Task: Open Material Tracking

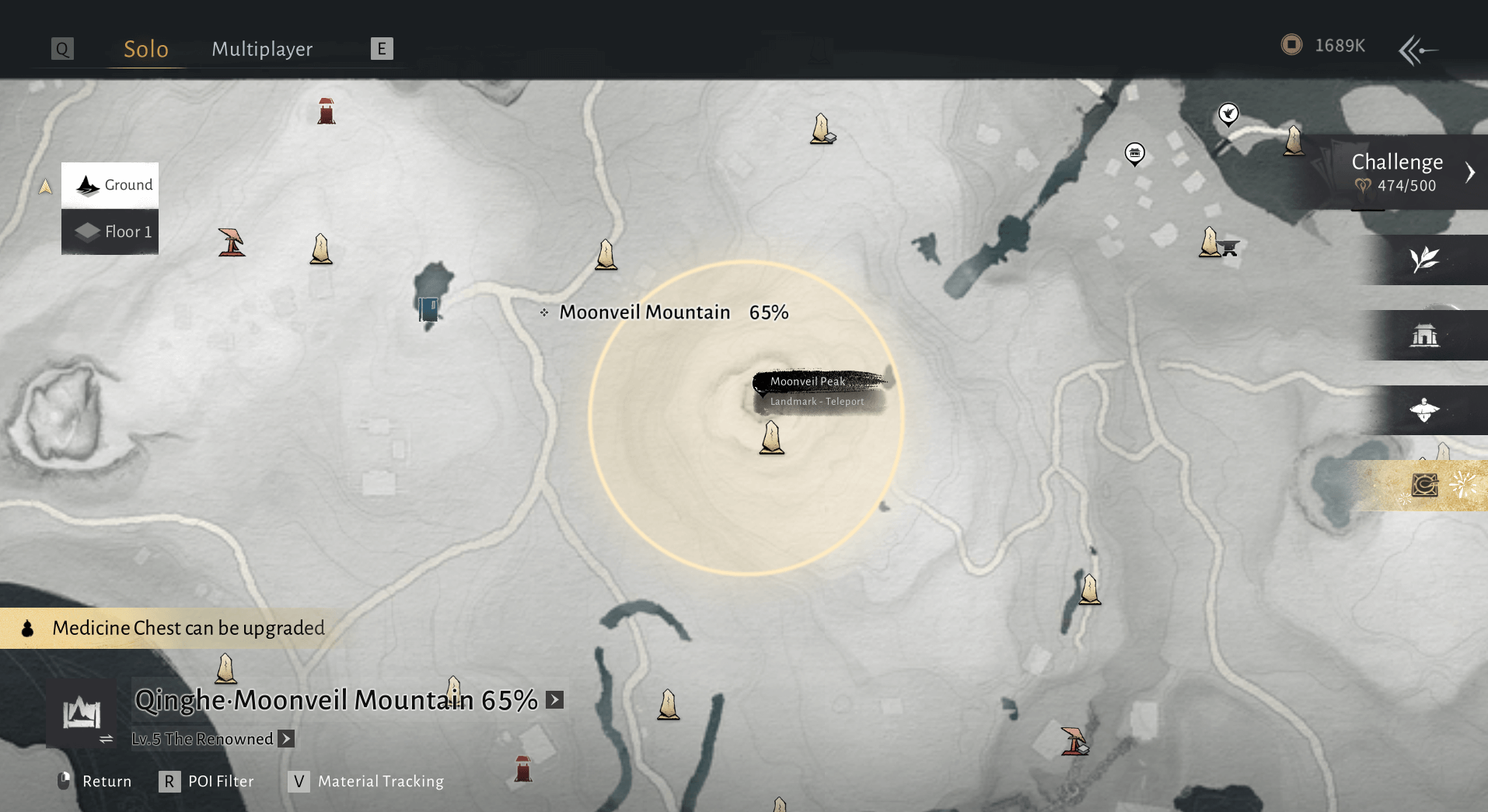Action: [x=367, y=781]
